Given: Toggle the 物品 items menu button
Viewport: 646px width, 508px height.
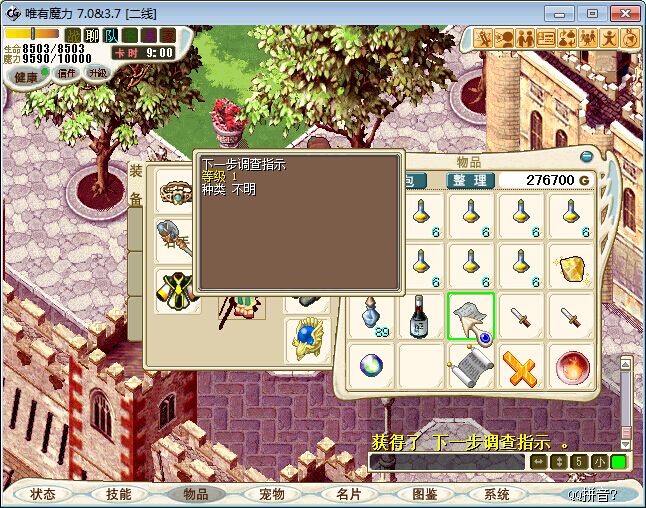Looking at the screenshot, I should (x=195, y=494).
